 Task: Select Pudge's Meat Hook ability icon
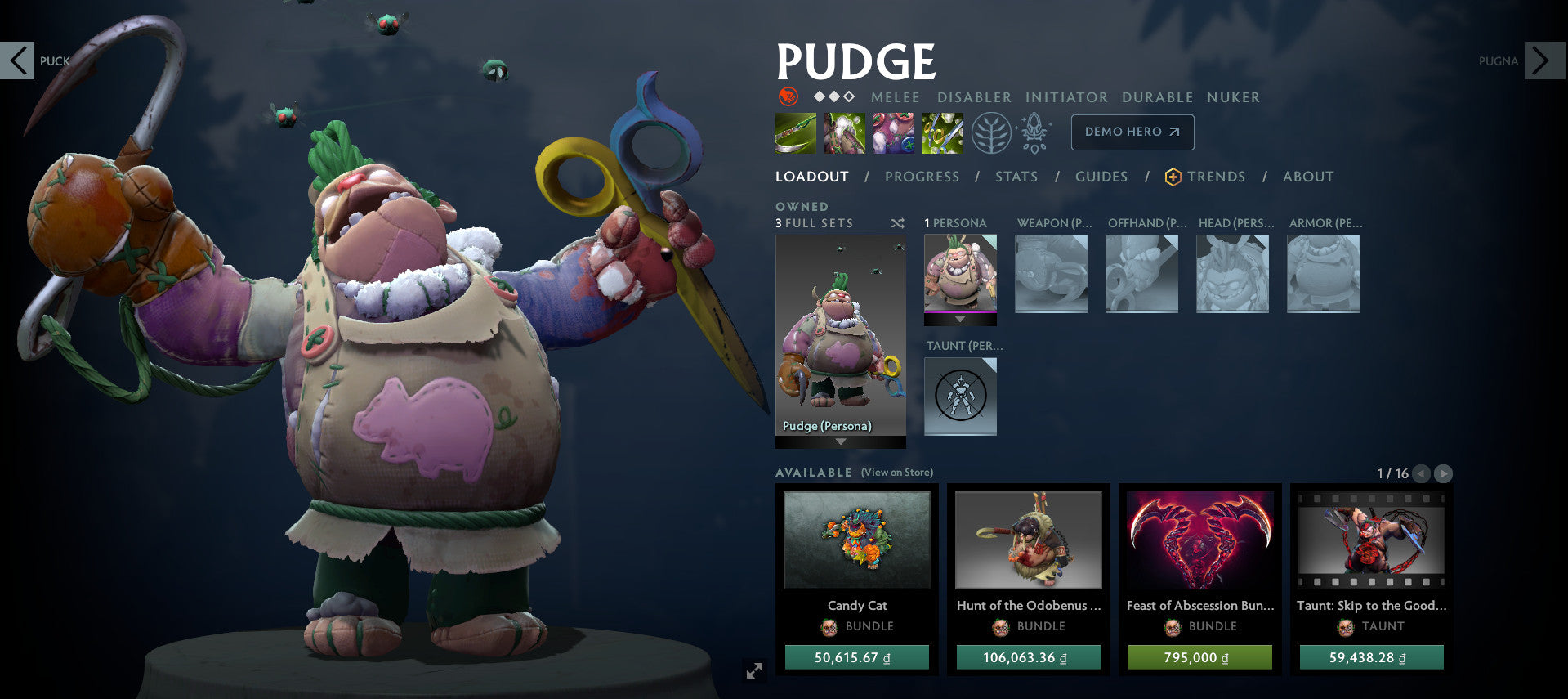pos(794,132)
